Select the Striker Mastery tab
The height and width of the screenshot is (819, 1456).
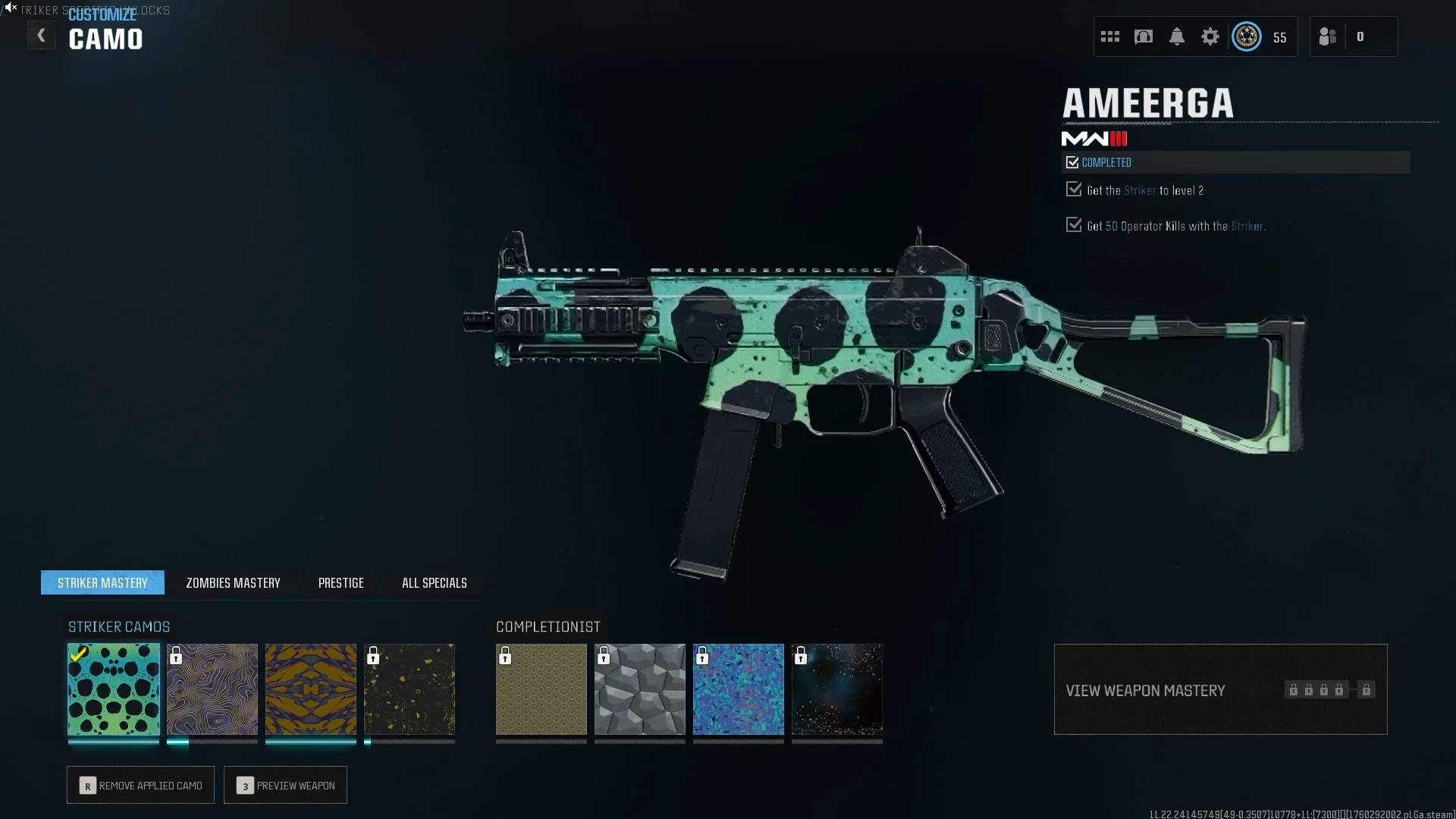[x=102, y=582]
